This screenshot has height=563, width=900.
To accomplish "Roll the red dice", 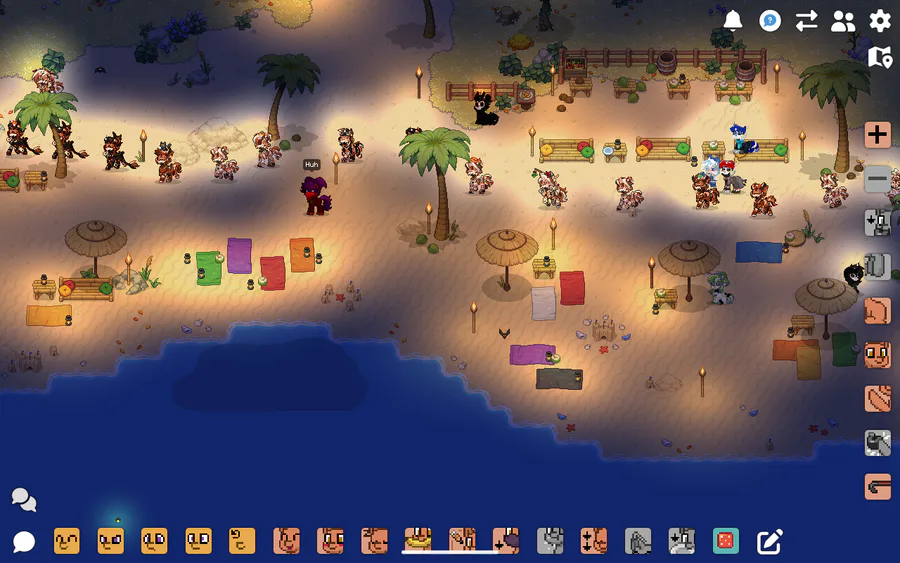I will (x=726, y=542).
